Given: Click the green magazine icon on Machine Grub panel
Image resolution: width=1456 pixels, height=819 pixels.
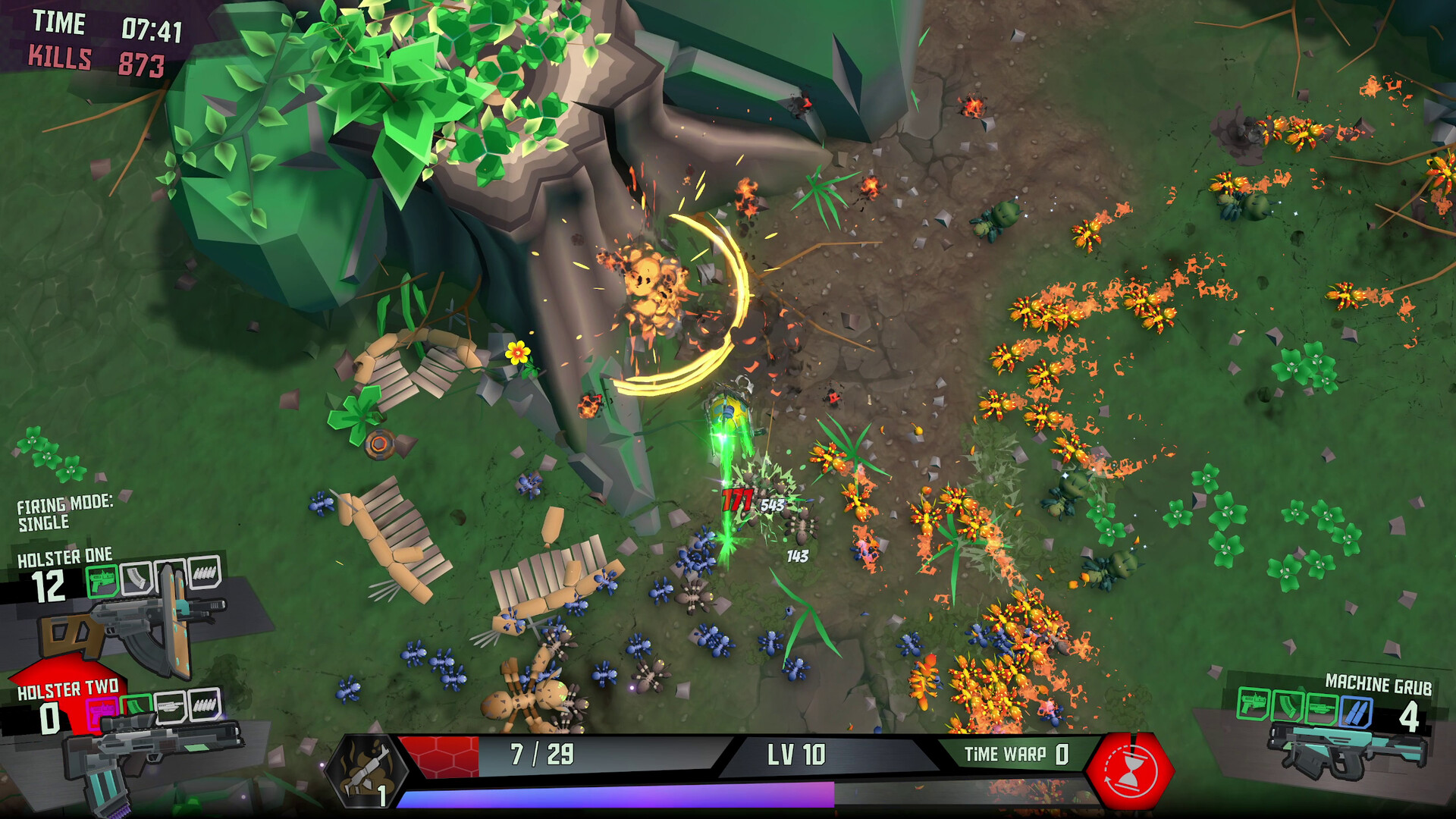Looking at the screenshot, I should (x=1288, y=706).
